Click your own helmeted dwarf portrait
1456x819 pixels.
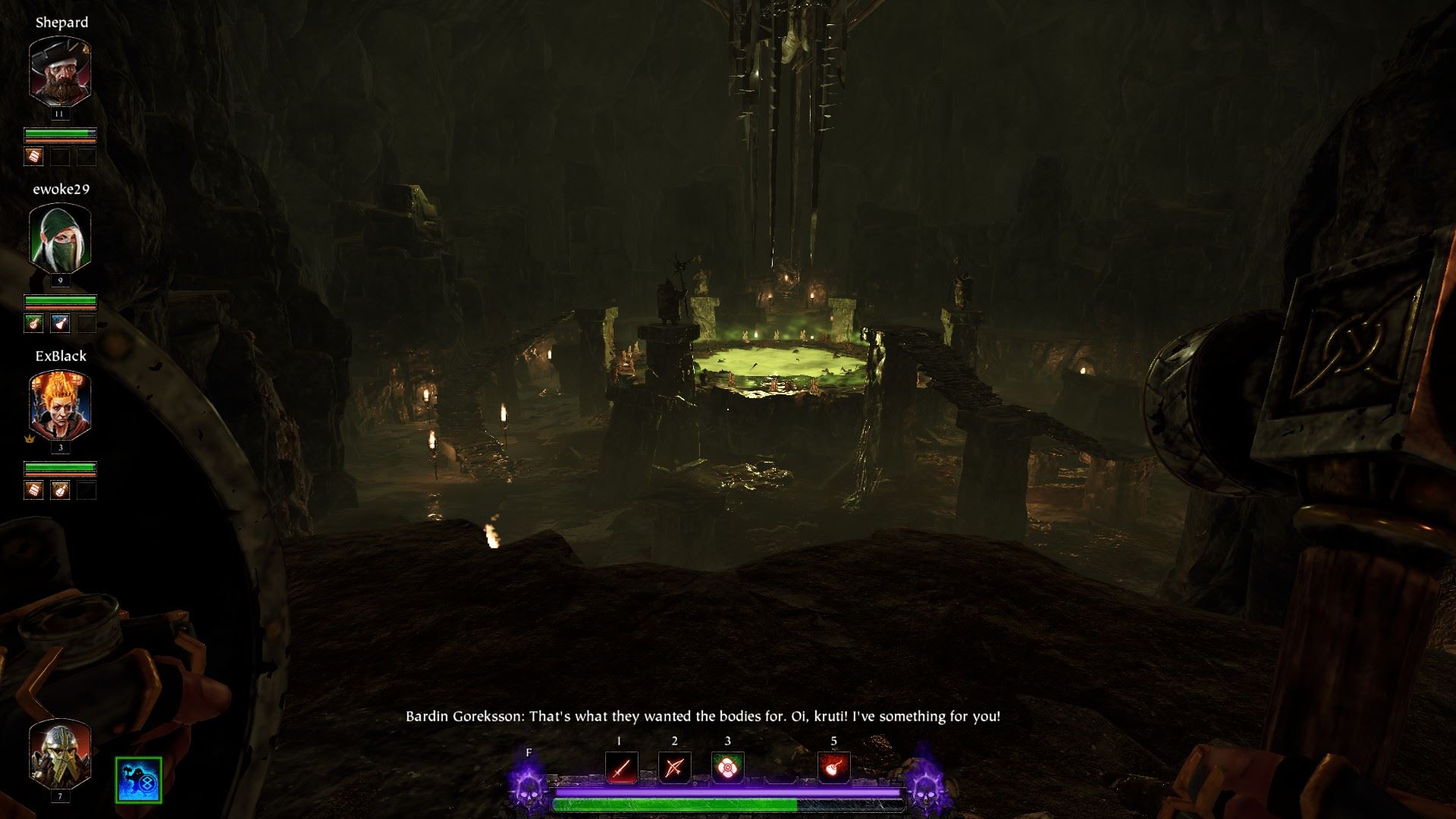click(60, 753)
